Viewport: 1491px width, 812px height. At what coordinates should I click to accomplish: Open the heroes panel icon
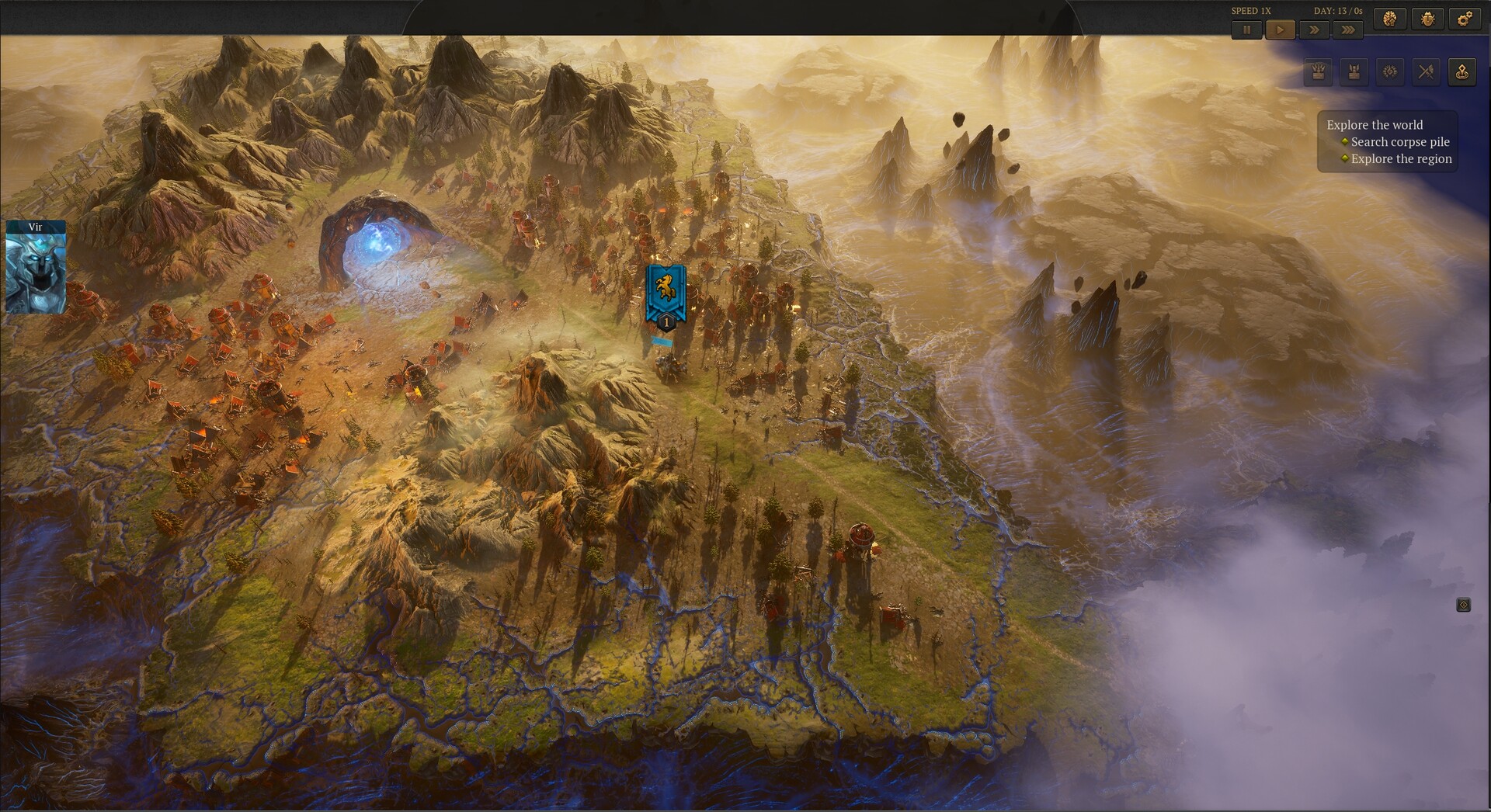pos(1353,72)
